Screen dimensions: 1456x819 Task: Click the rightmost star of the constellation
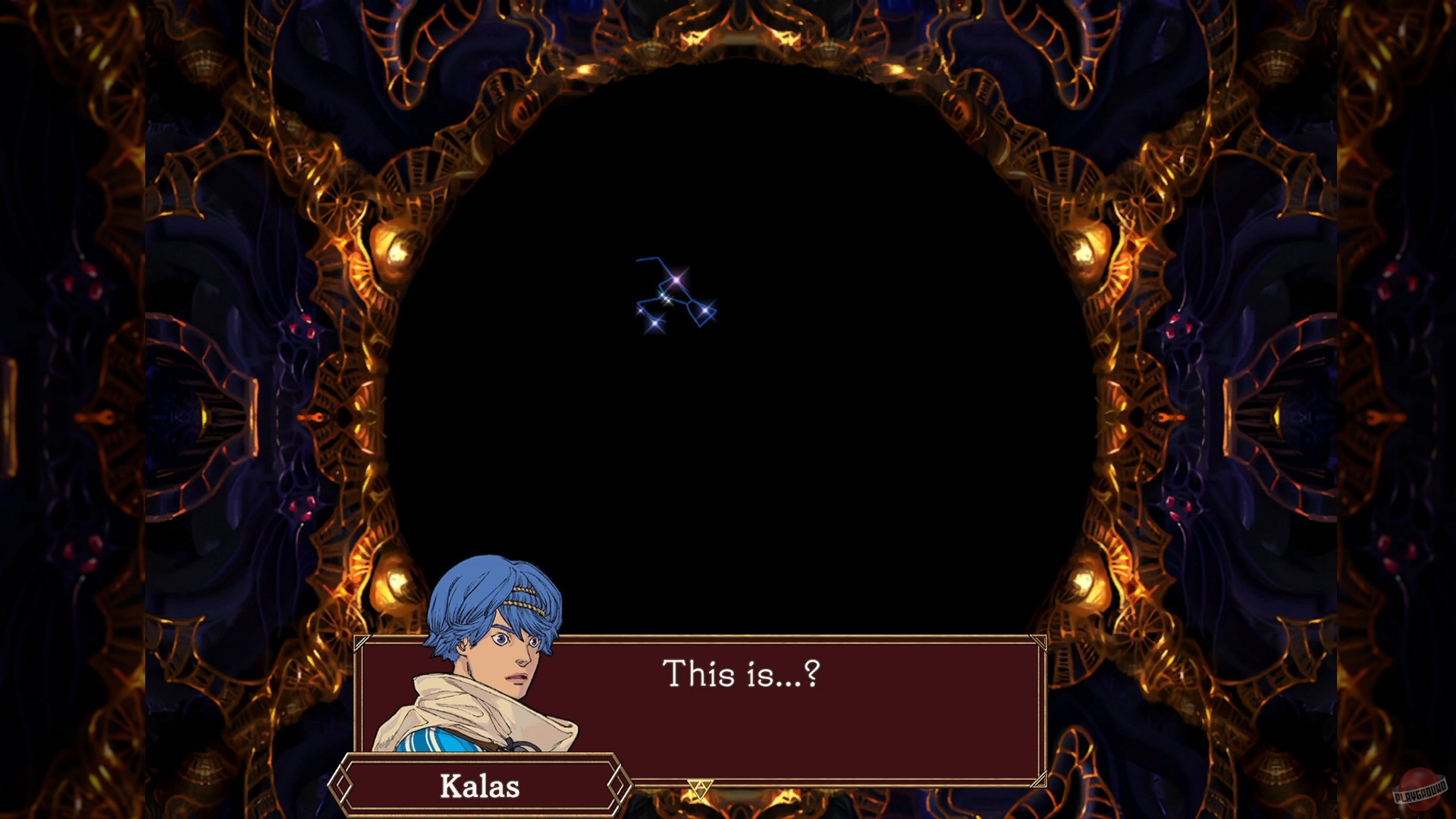tap(705, 309)
